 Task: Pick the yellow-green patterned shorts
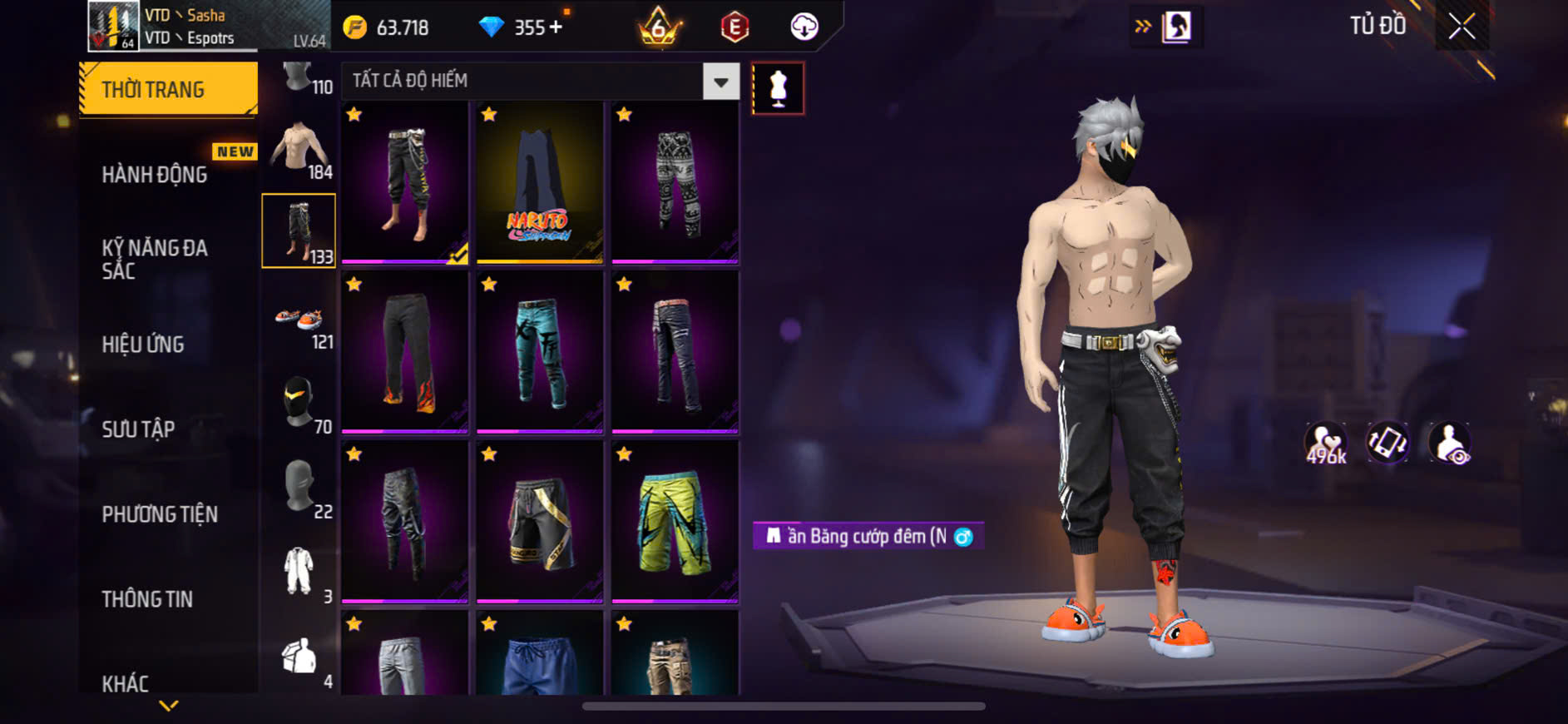[x=675, y=522]
